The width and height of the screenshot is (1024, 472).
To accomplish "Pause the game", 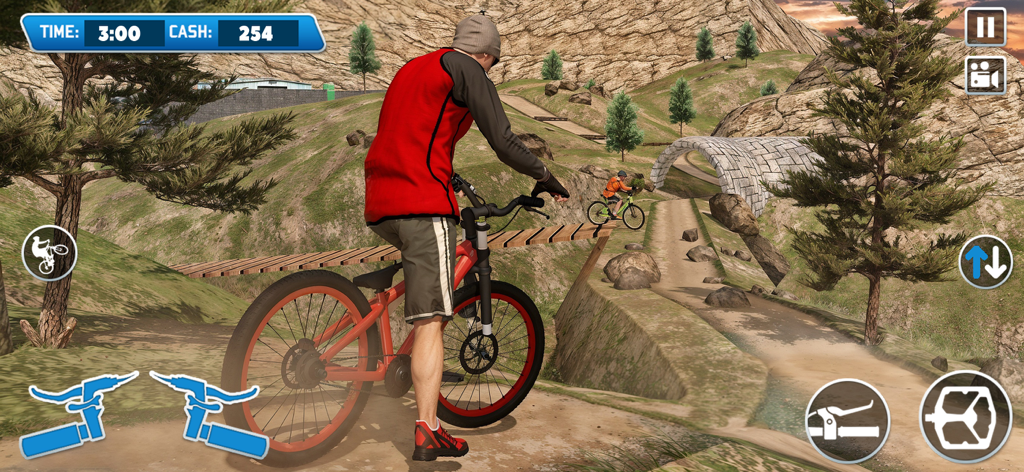I will point(985,27).
